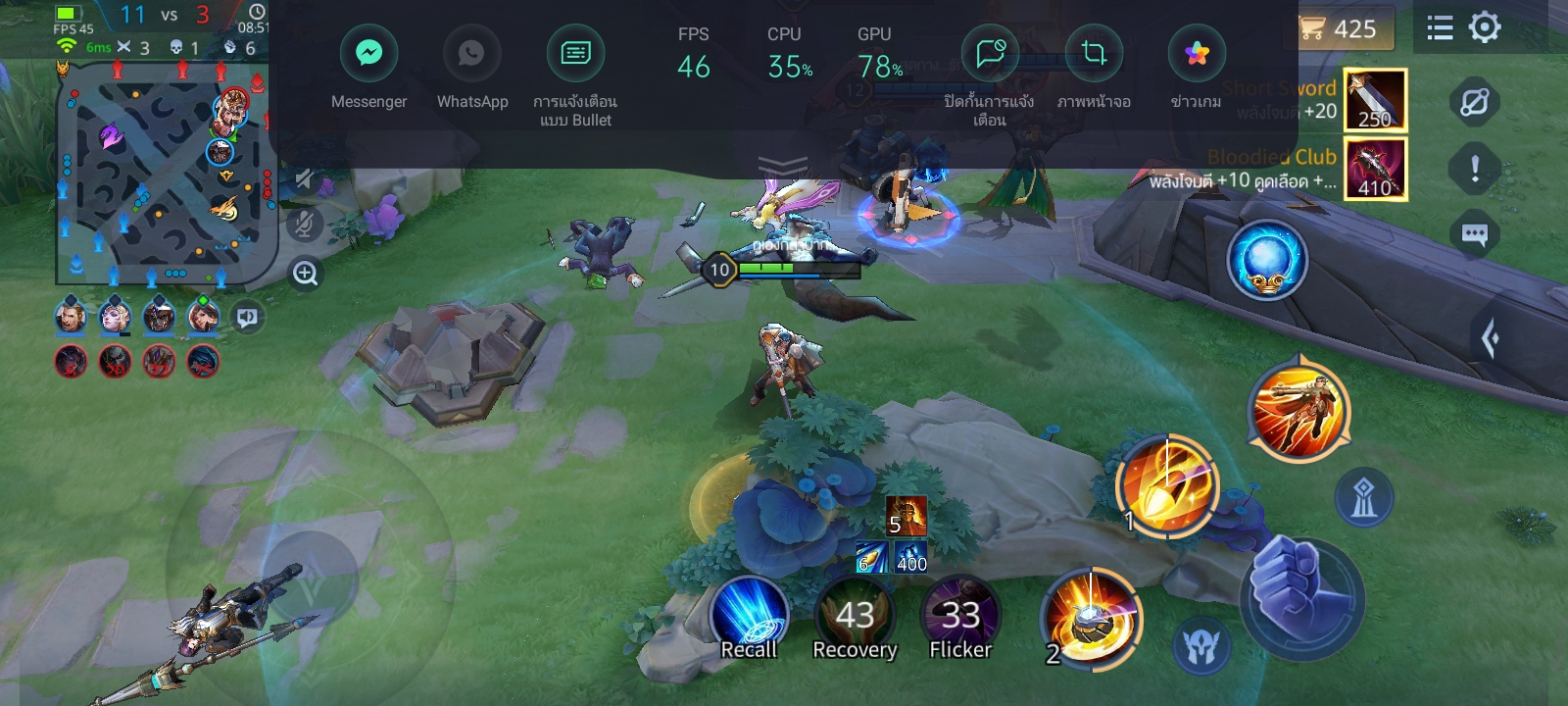Open WhatsApp from the overlay
The height and width of the screenshot is (706, 1568).
(x=471, y=54)
